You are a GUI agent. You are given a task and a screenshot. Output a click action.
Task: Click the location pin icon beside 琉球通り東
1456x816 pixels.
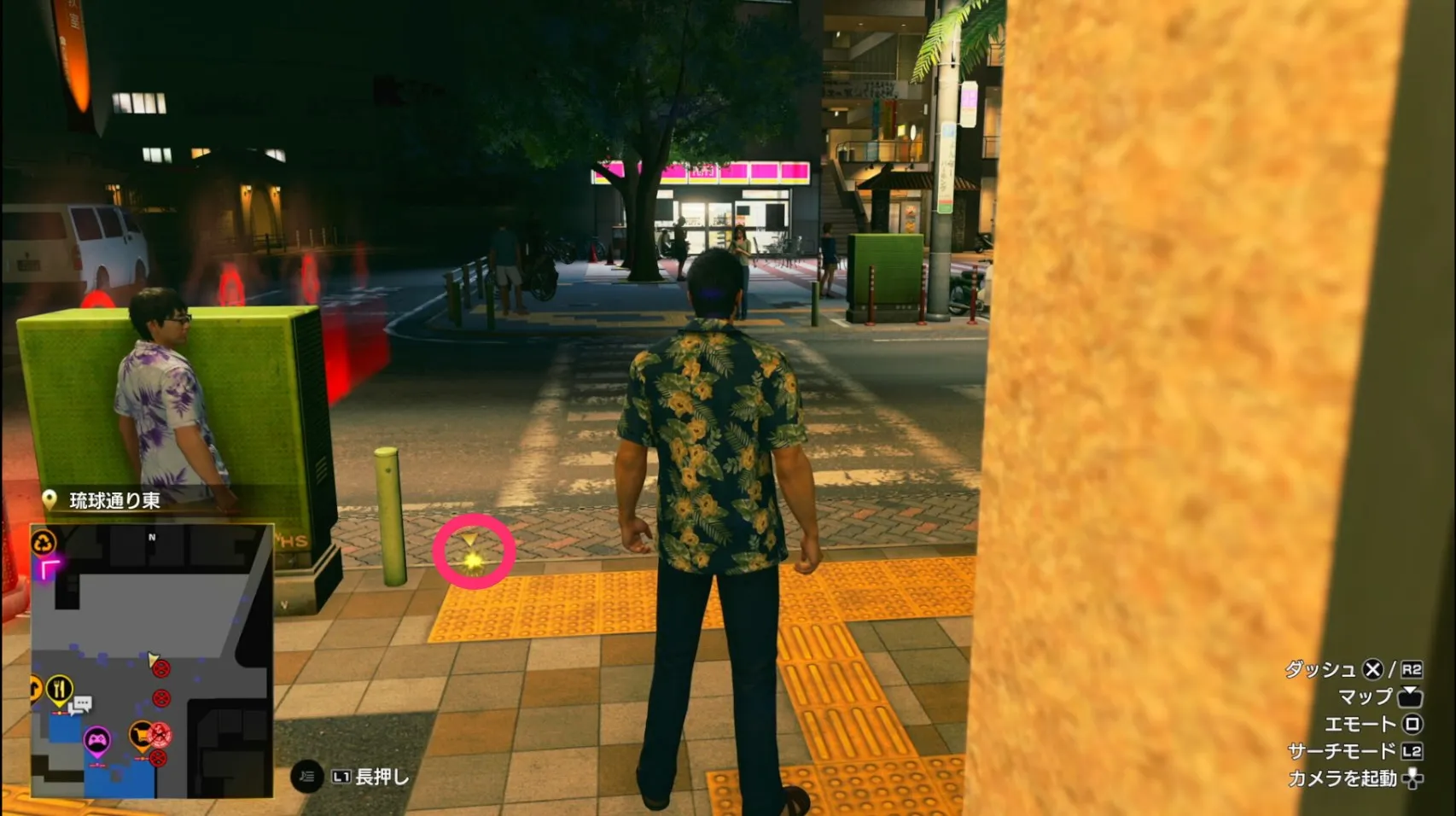point(51,498)
